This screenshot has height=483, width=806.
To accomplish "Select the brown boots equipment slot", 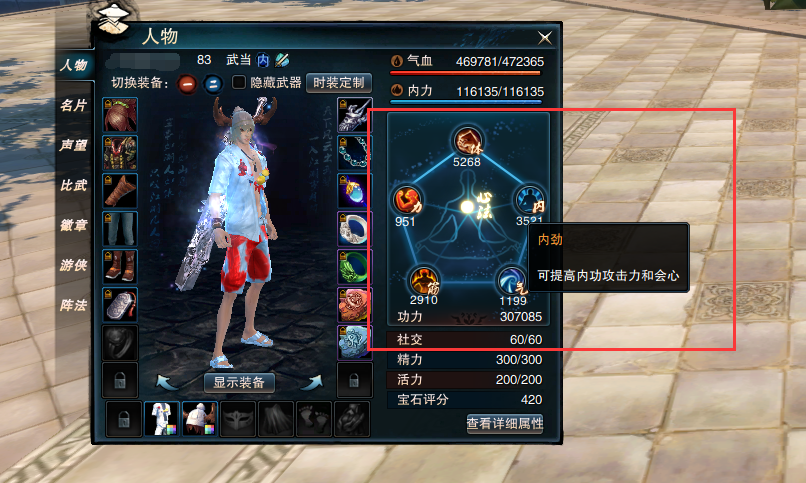I will click(x=120, y=266).
